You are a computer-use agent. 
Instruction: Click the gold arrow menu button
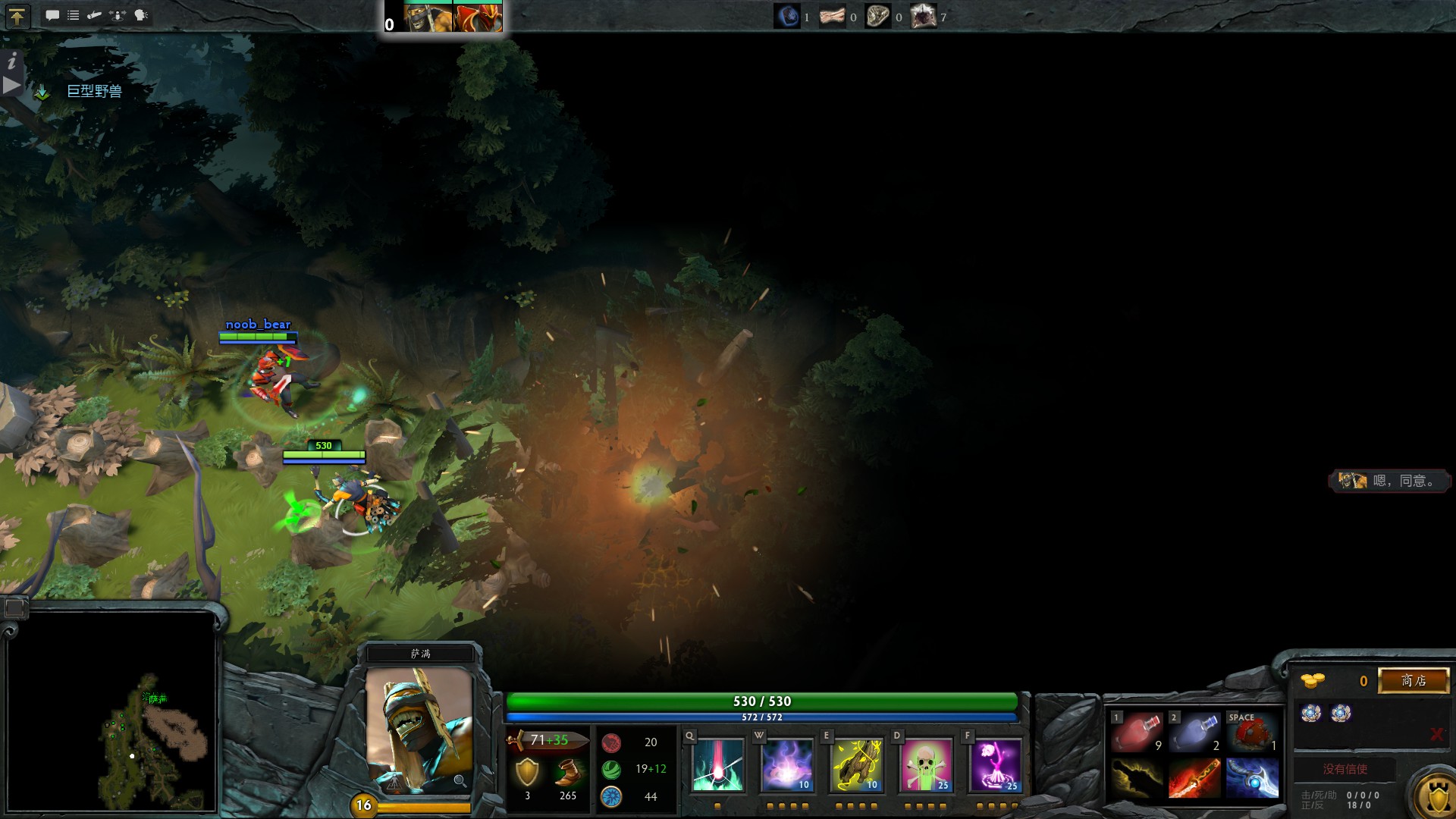(x=17, y=16)
